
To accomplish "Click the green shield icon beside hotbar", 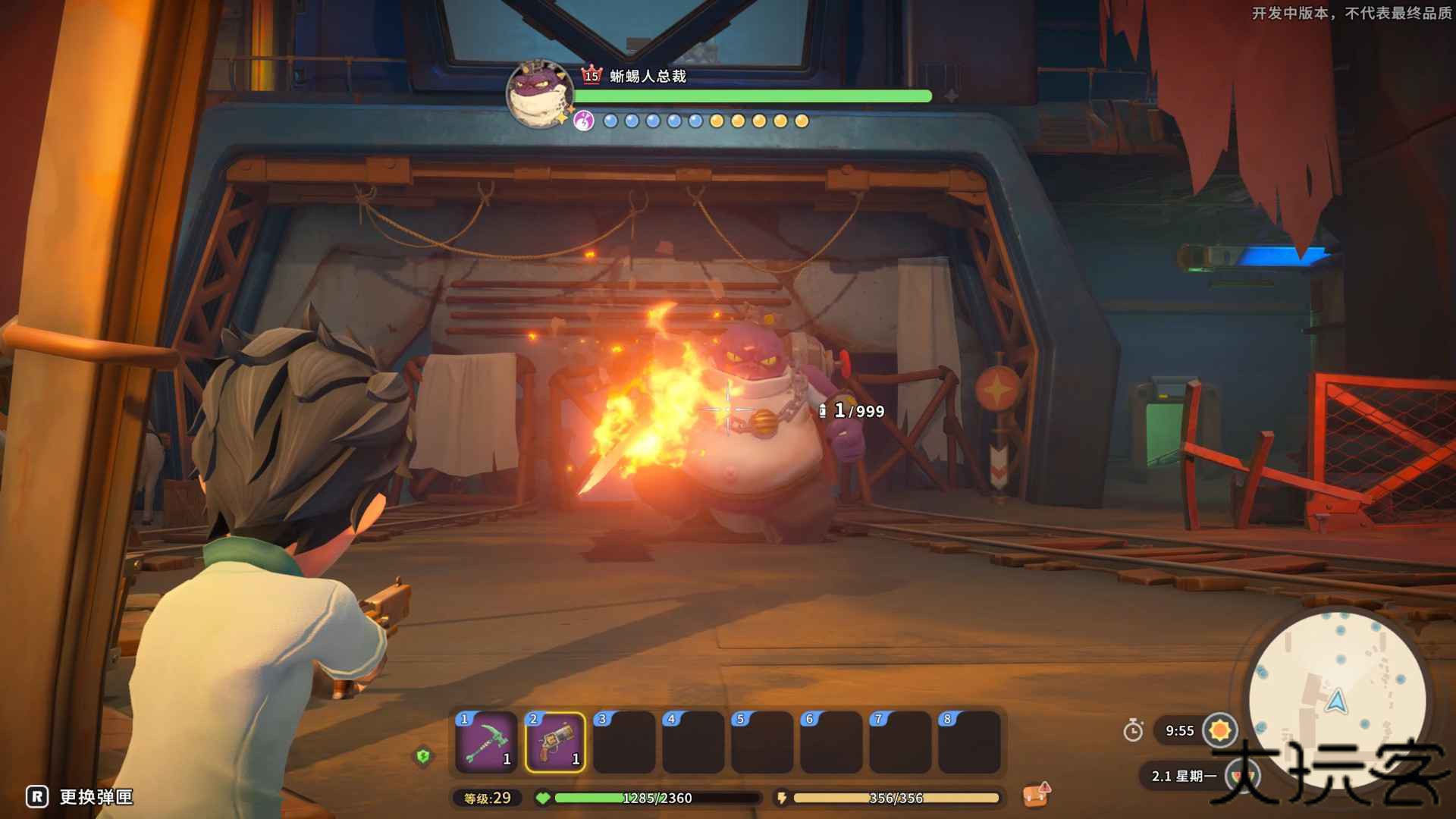I will point(423,755).
